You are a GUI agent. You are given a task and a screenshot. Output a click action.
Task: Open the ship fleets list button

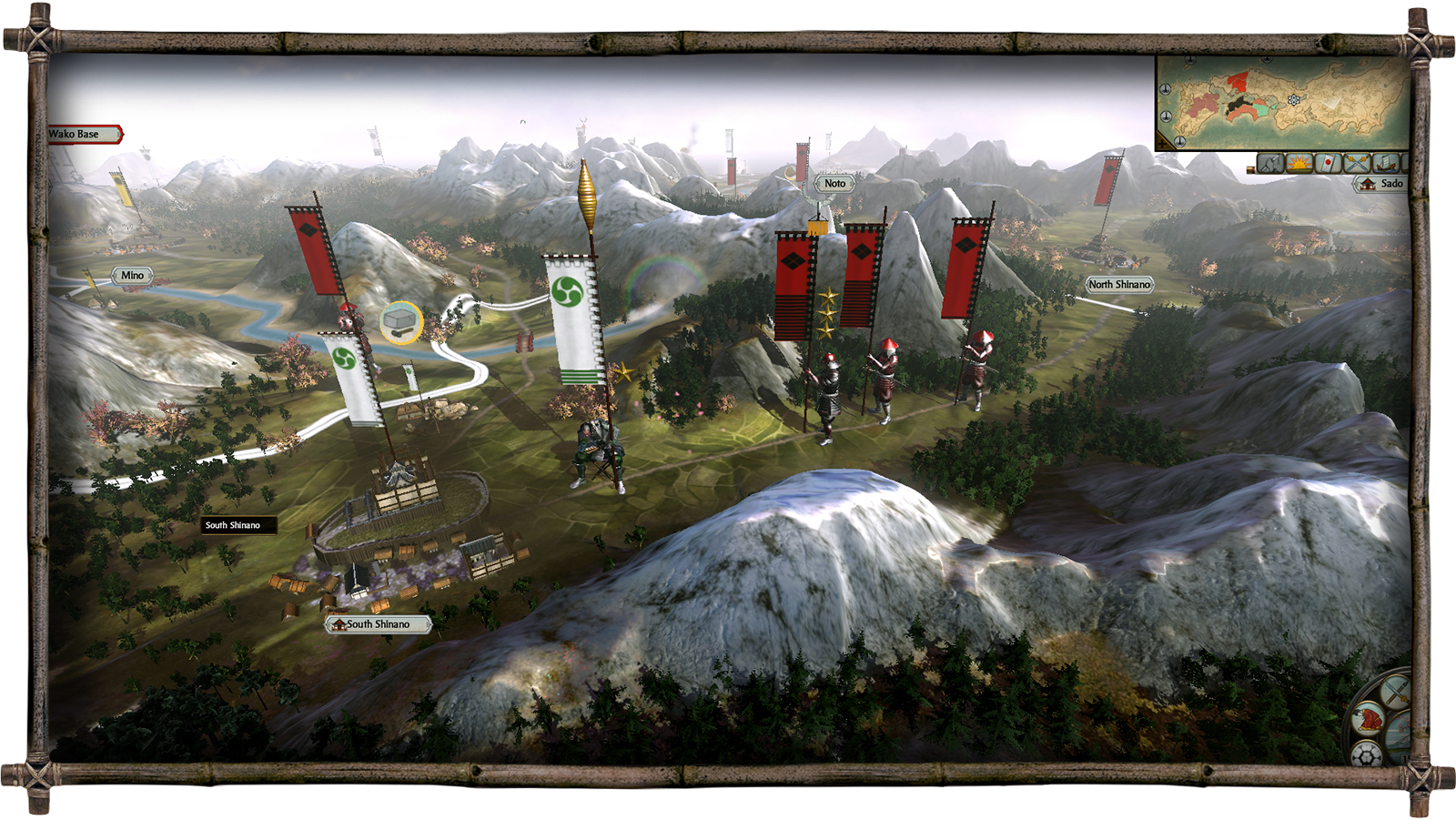point(1385,164)
